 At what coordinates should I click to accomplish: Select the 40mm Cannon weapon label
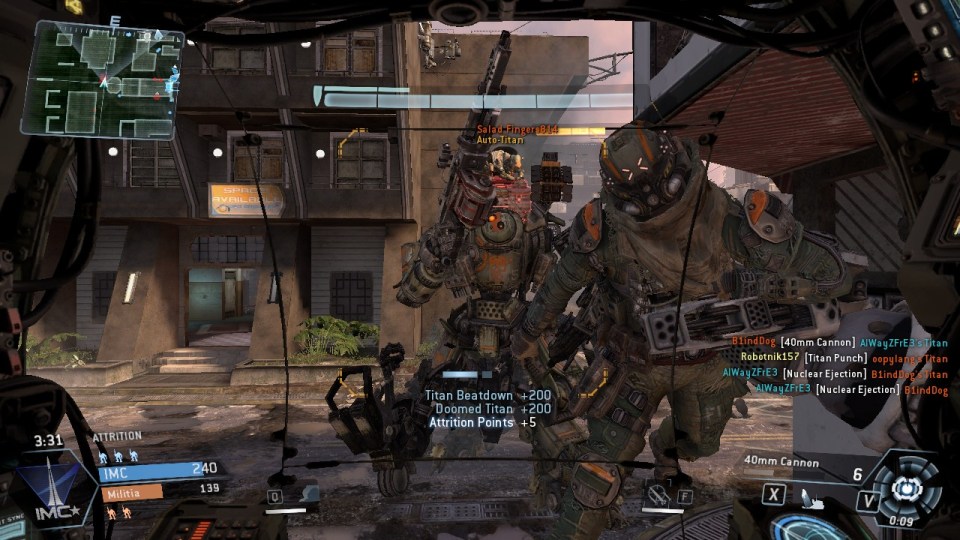pos(782,462)
